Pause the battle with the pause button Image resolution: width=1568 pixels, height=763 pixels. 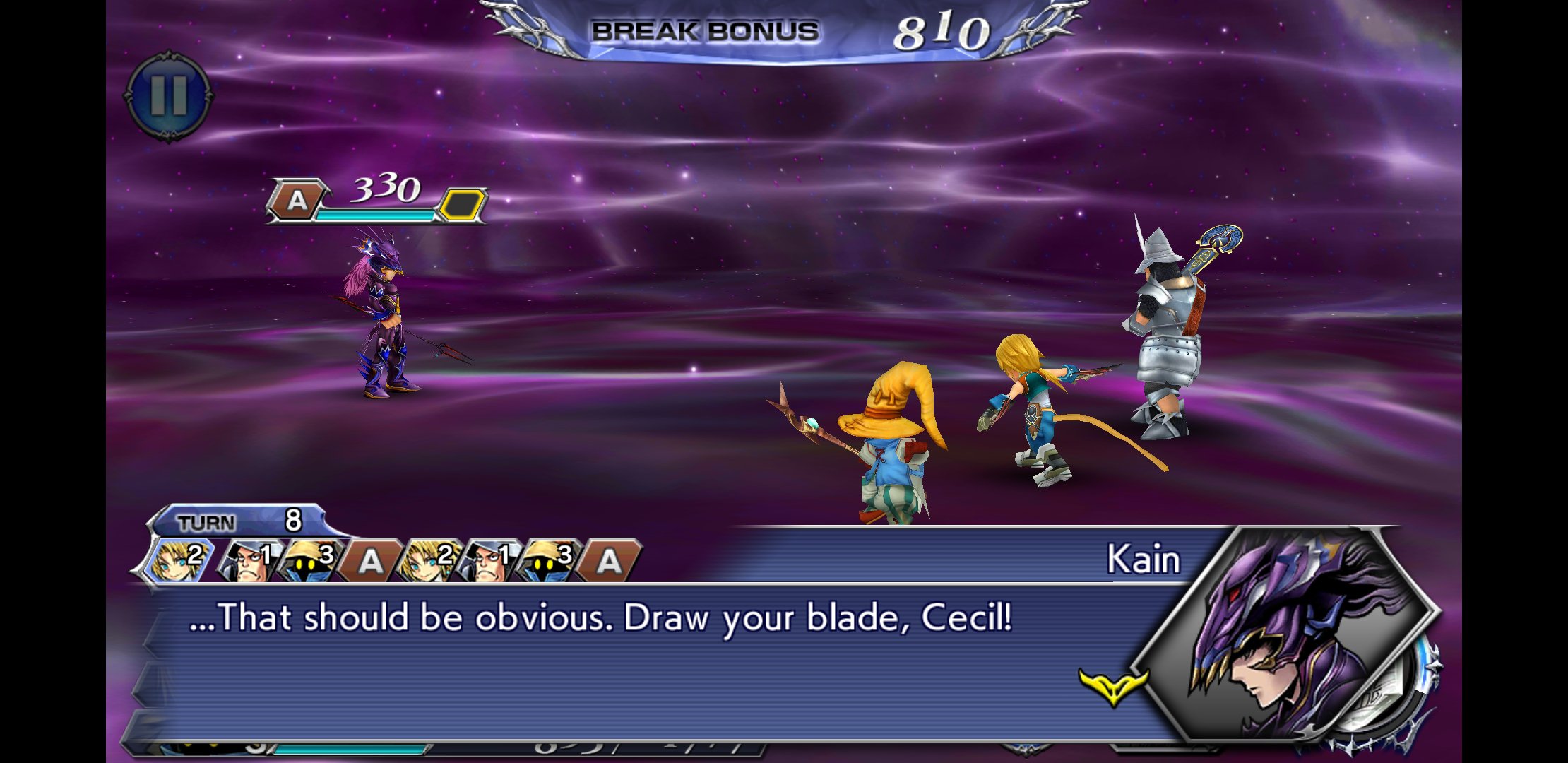point(168,95)
